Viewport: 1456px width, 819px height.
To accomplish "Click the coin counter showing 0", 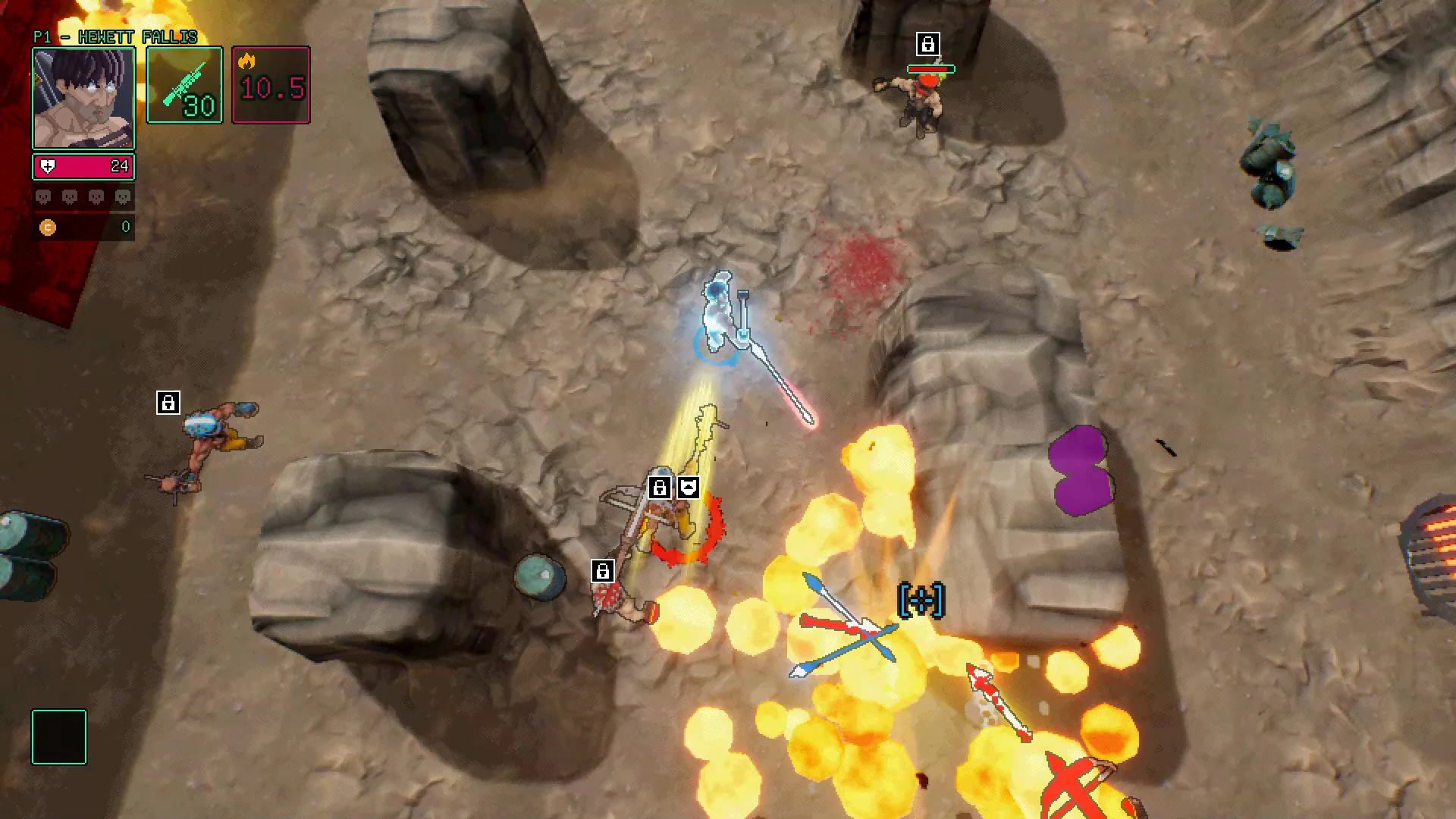I will [x=125, y=226].
